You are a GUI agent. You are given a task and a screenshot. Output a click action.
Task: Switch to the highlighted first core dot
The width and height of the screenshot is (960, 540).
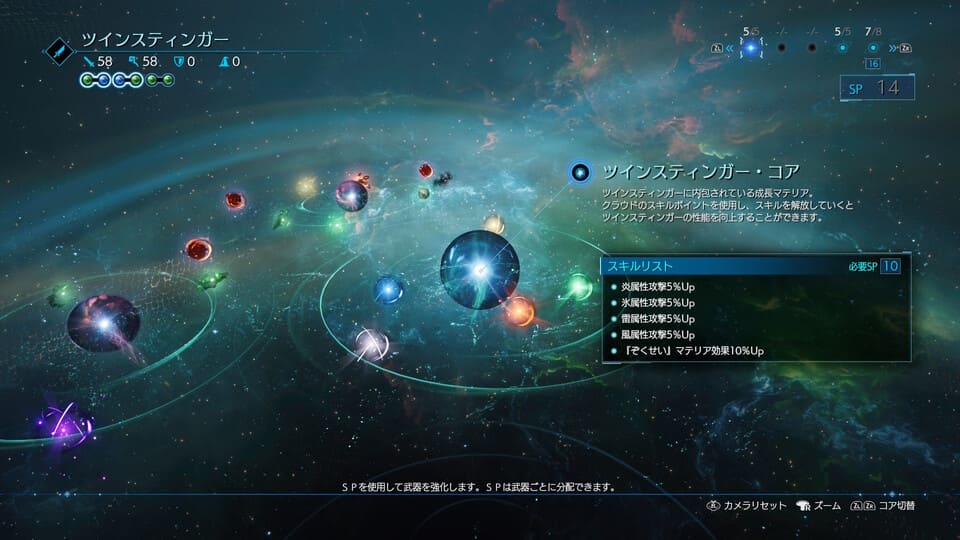(750, 47)
